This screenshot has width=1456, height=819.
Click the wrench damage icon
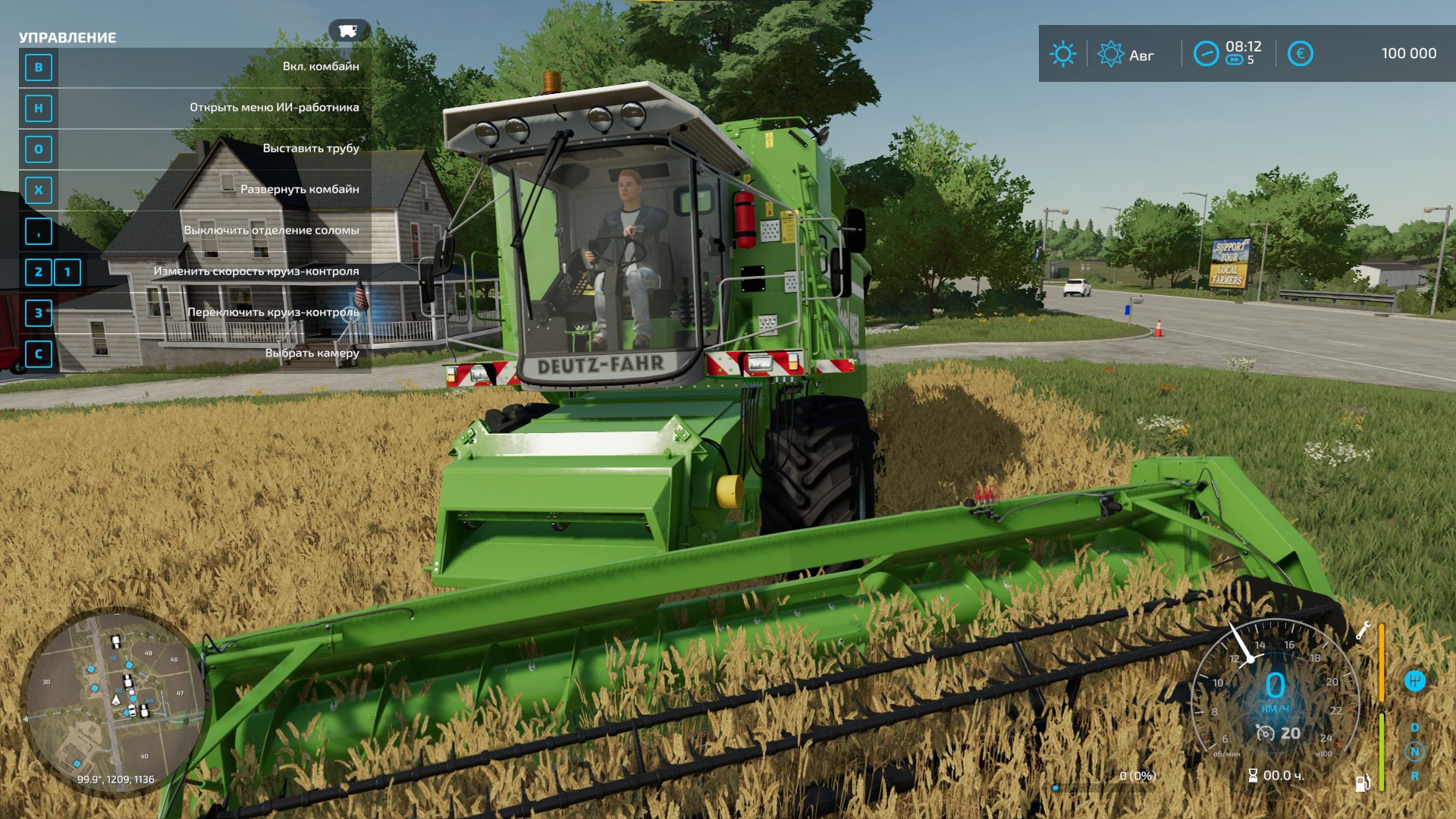coord(1363,629)
